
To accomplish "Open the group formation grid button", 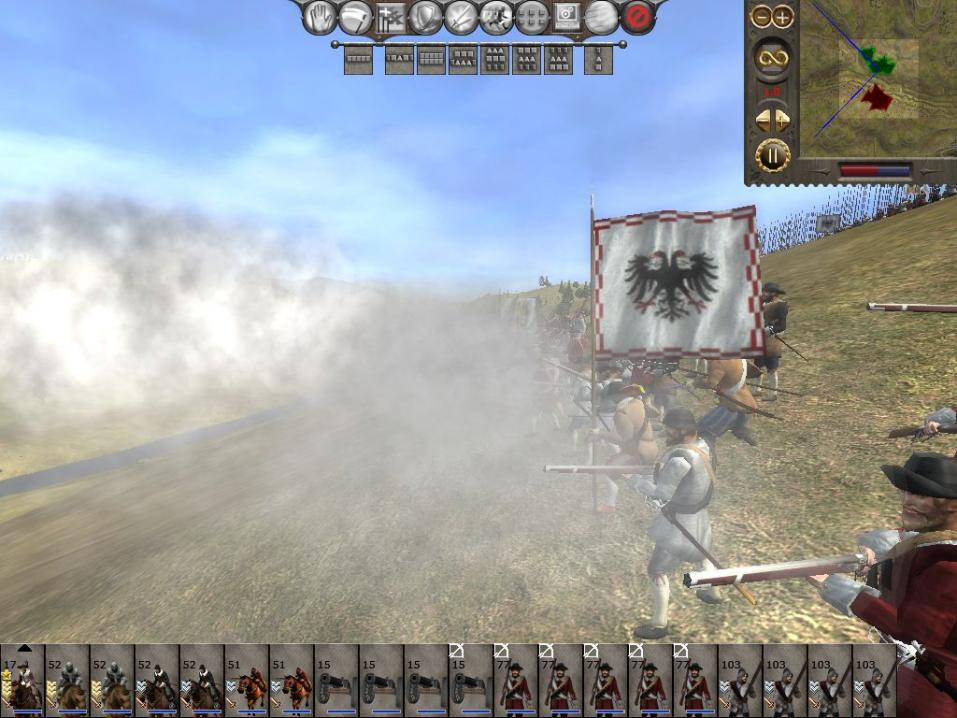I will coord(531,17).
